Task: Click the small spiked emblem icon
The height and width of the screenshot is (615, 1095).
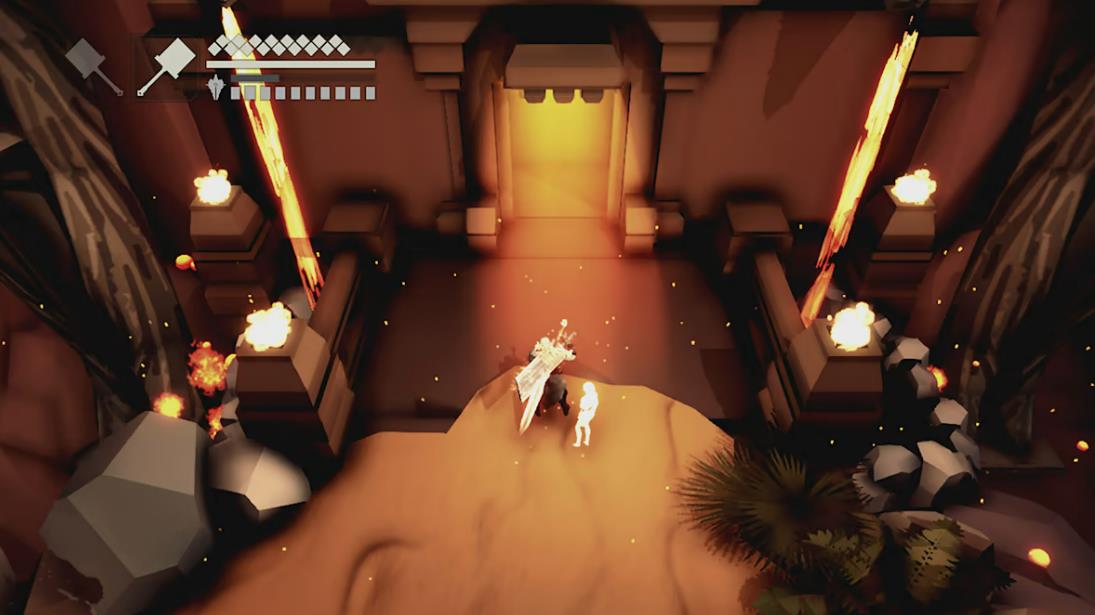Action: pyautogui.click(x=216, y=91)
